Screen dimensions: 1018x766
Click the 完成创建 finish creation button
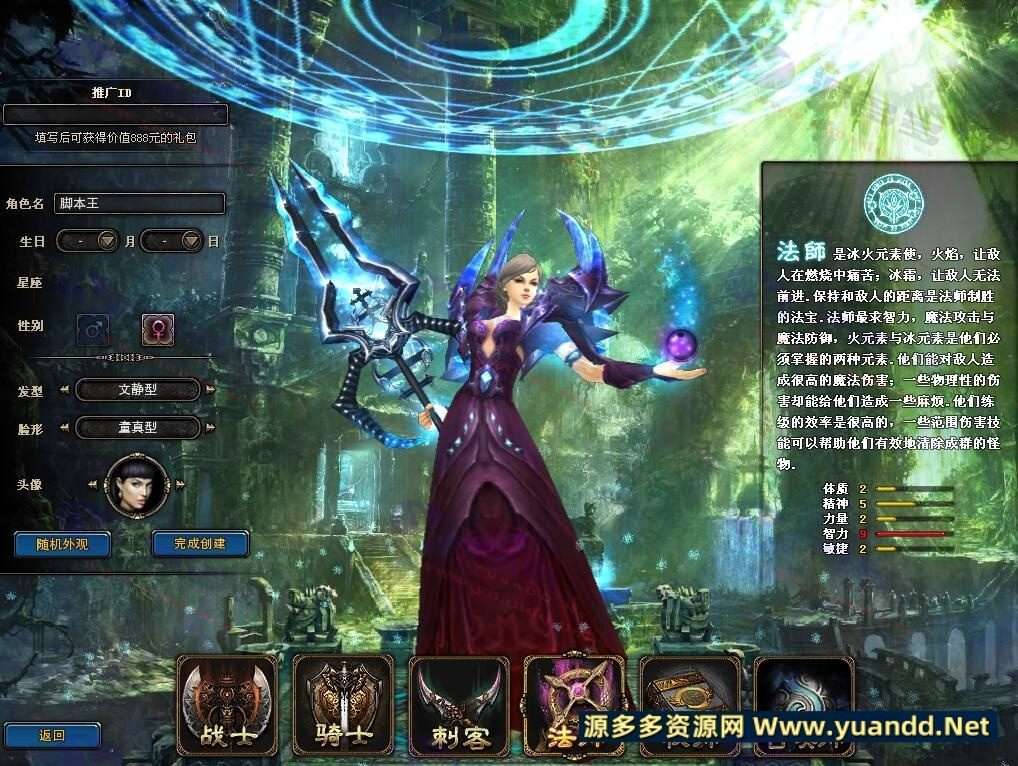pyautogui.click(x=200, y=544)
